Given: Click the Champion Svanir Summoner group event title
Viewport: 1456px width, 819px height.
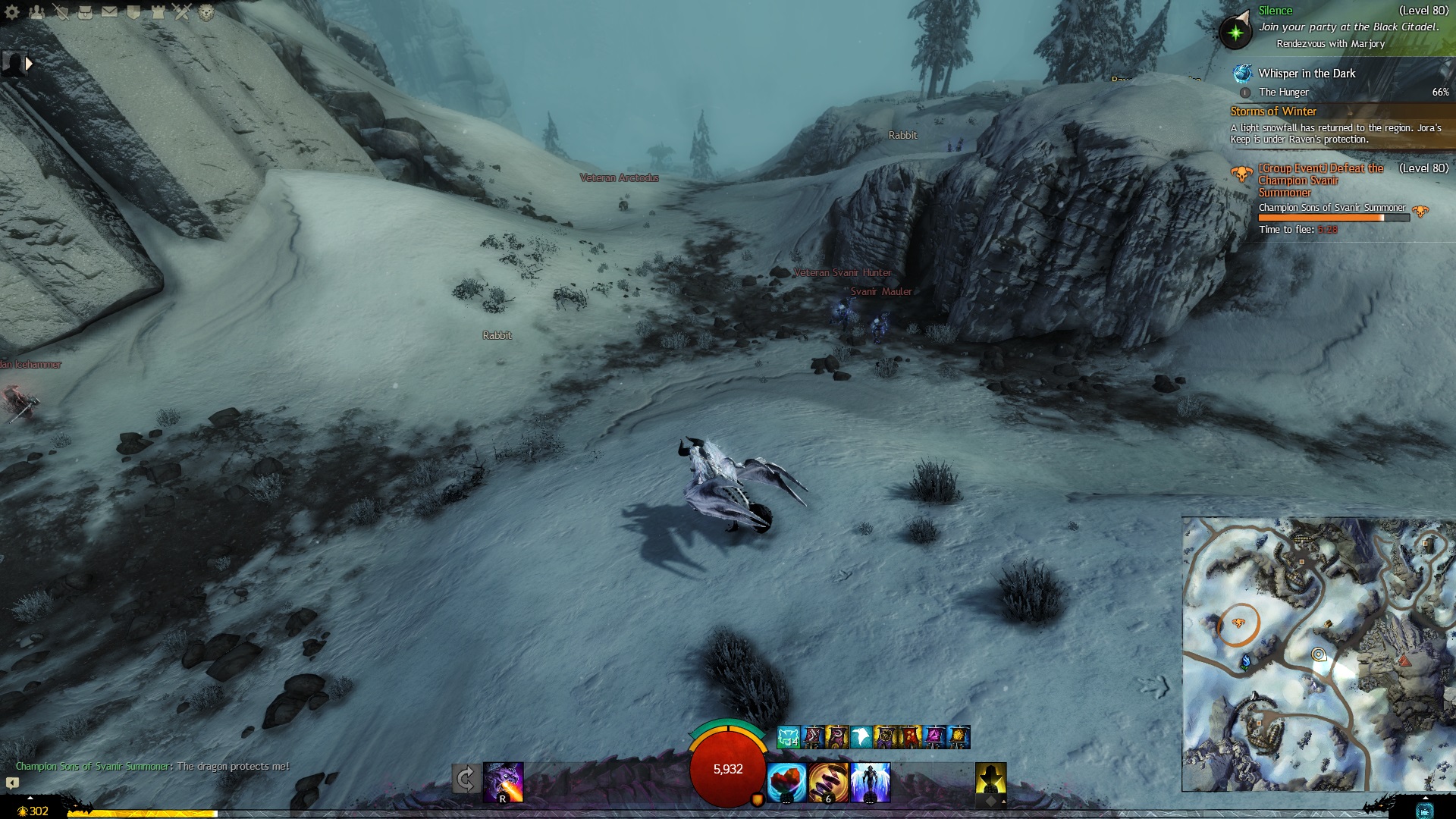Looking at the screenshot, I should point(1320,180).
